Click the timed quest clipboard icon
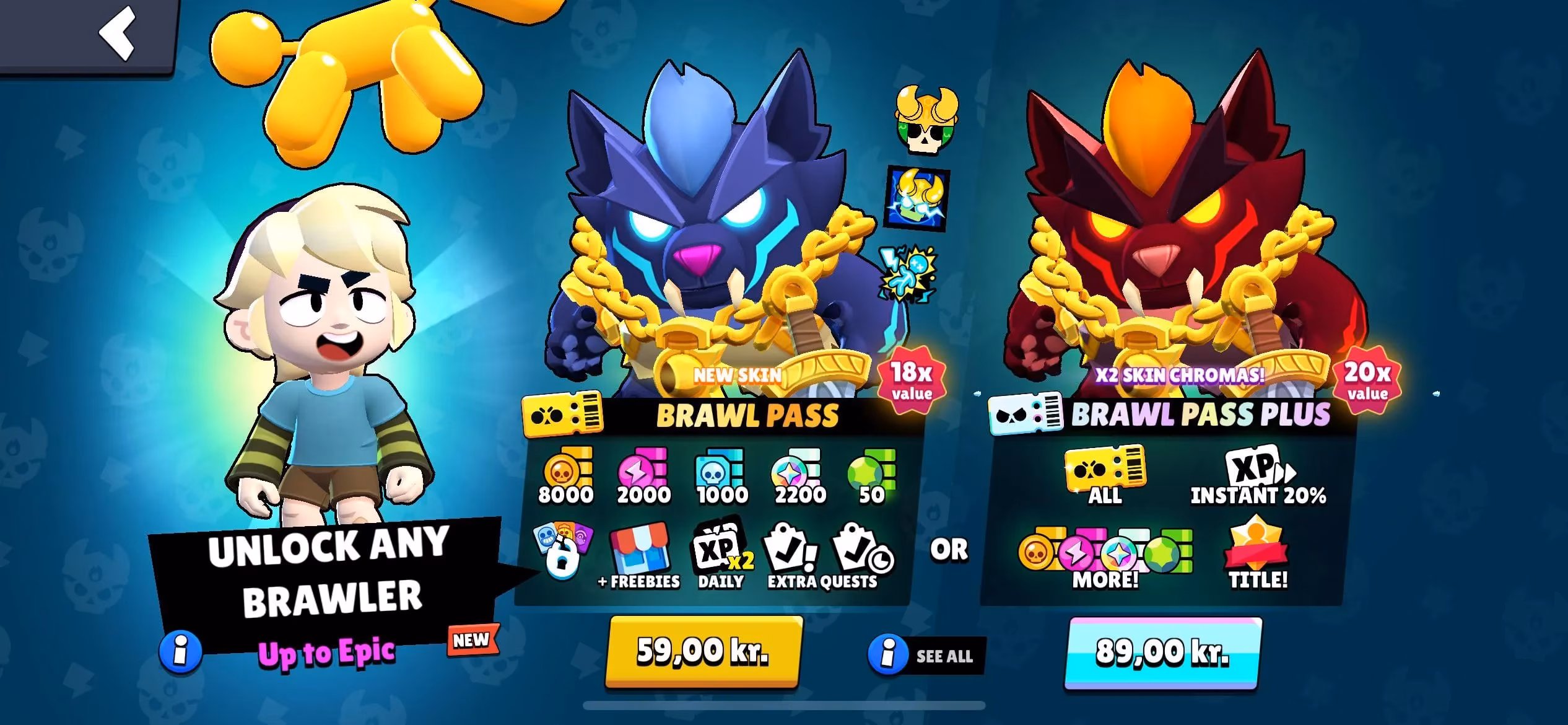 tap(859, 551)
